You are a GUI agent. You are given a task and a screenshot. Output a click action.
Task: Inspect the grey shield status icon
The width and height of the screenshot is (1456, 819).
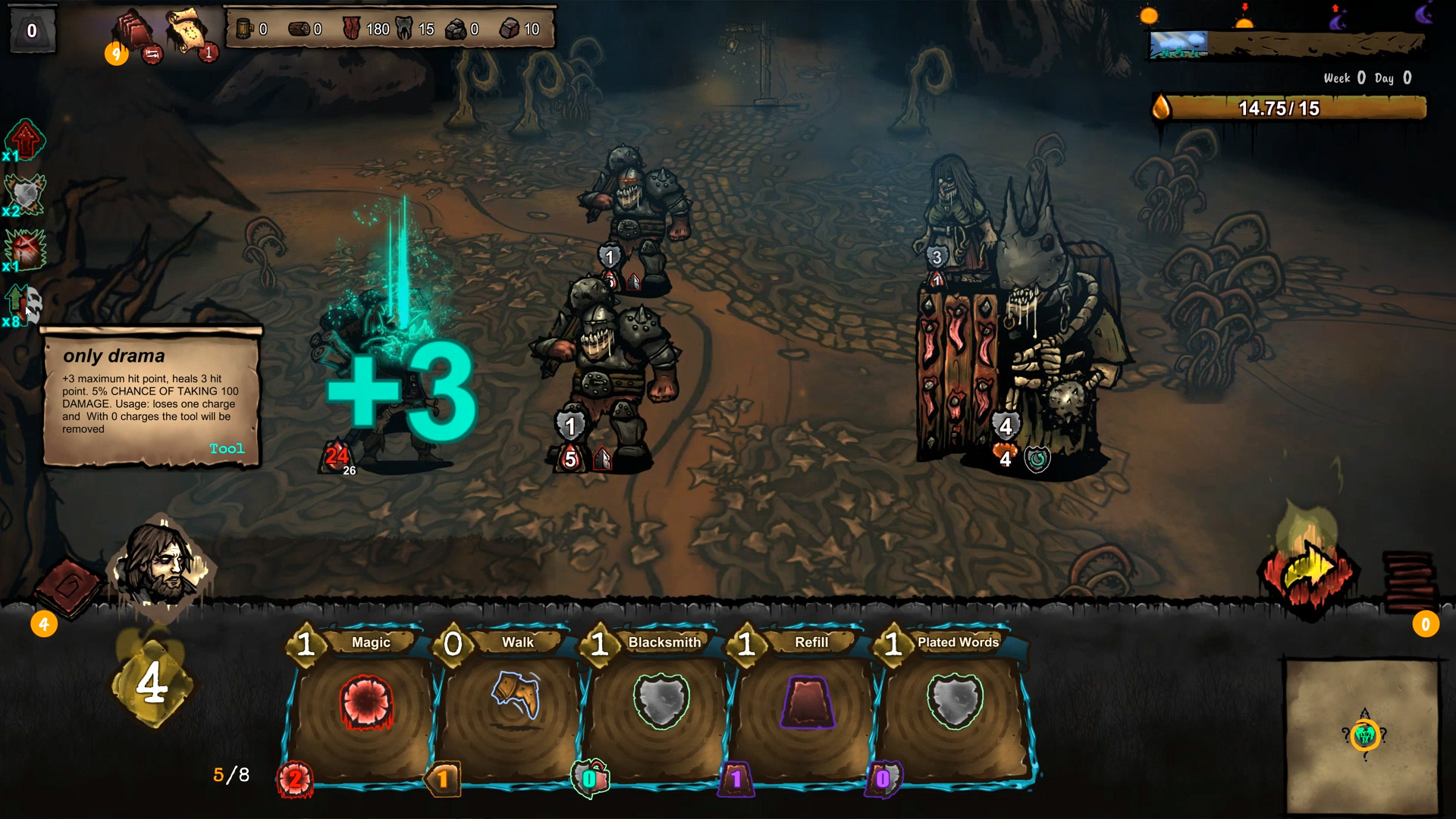point(24,195)
